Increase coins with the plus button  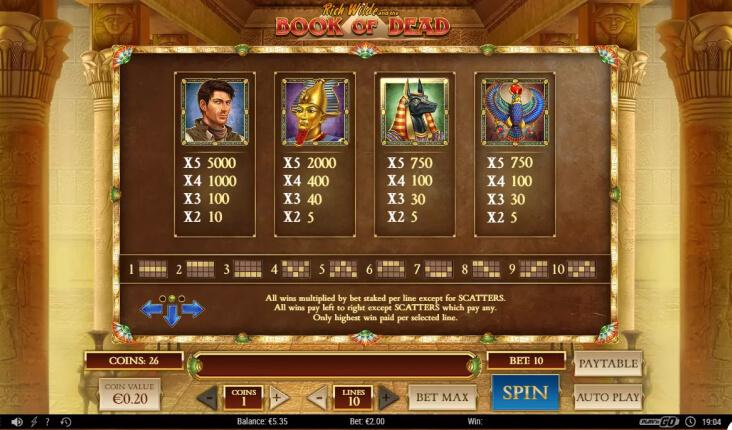pyautogui.click(x=278, y=397)
